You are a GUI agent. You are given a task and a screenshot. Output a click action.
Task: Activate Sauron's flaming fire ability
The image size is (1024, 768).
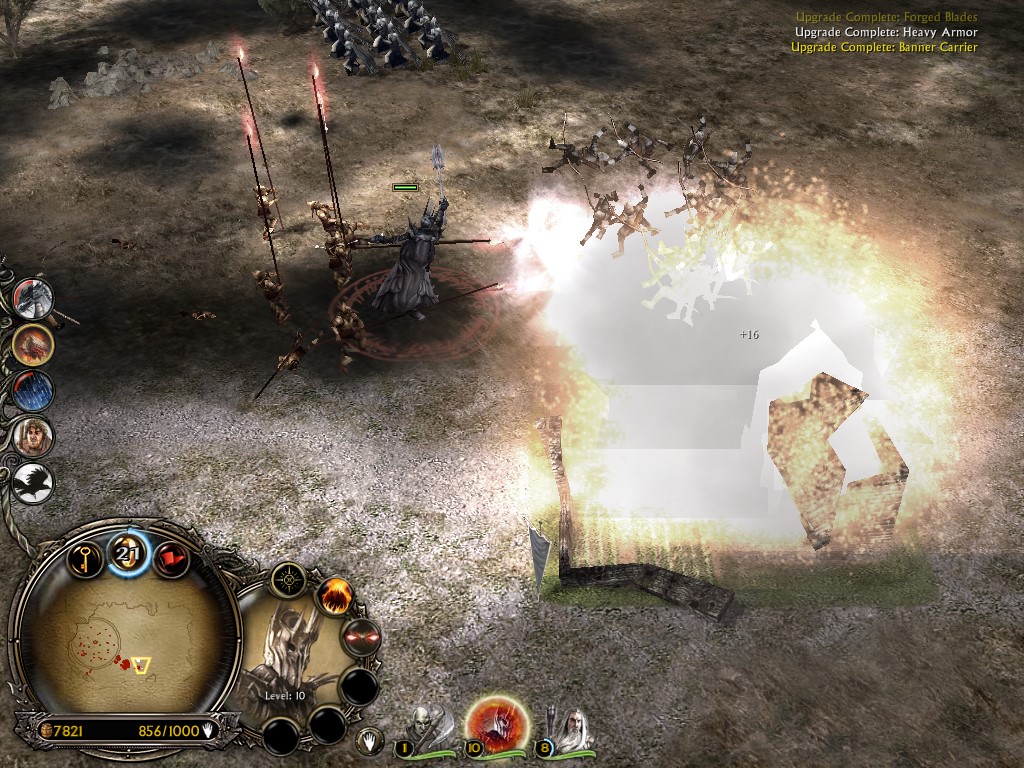(x=335, y=597)
